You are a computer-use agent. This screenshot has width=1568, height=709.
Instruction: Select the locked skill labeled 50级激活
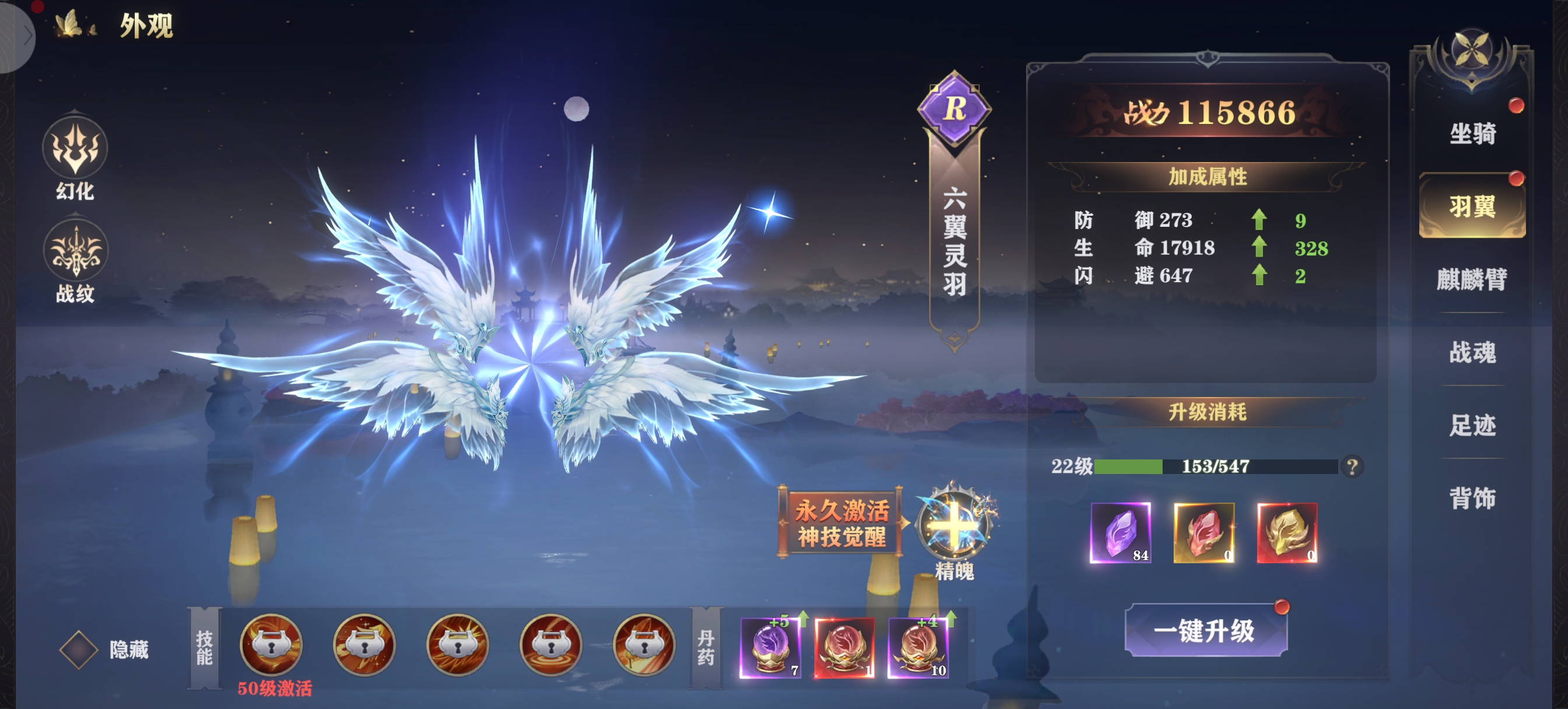271,645
